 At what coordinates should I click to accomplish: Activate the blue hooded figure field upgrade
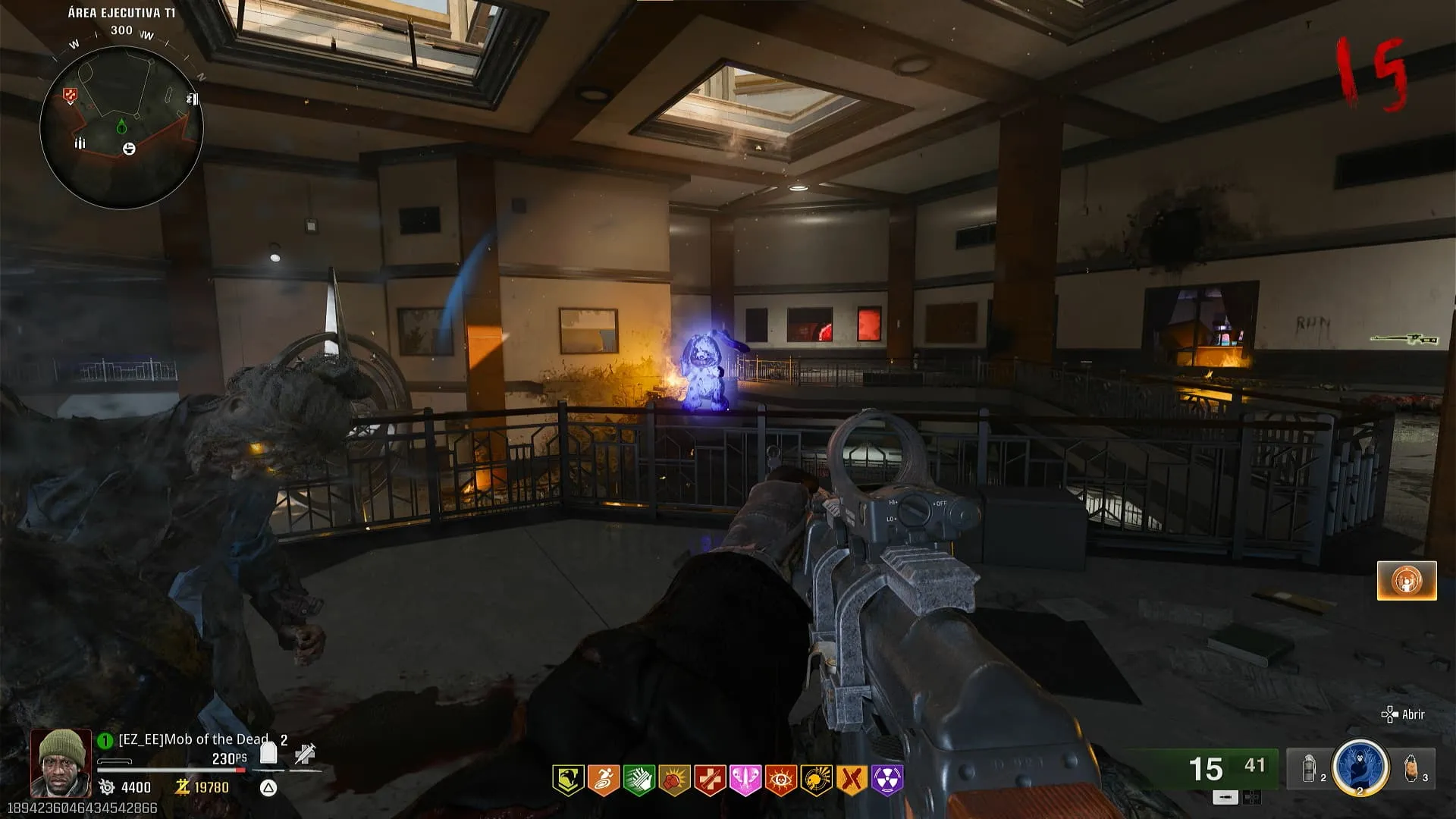[1360, 767]
